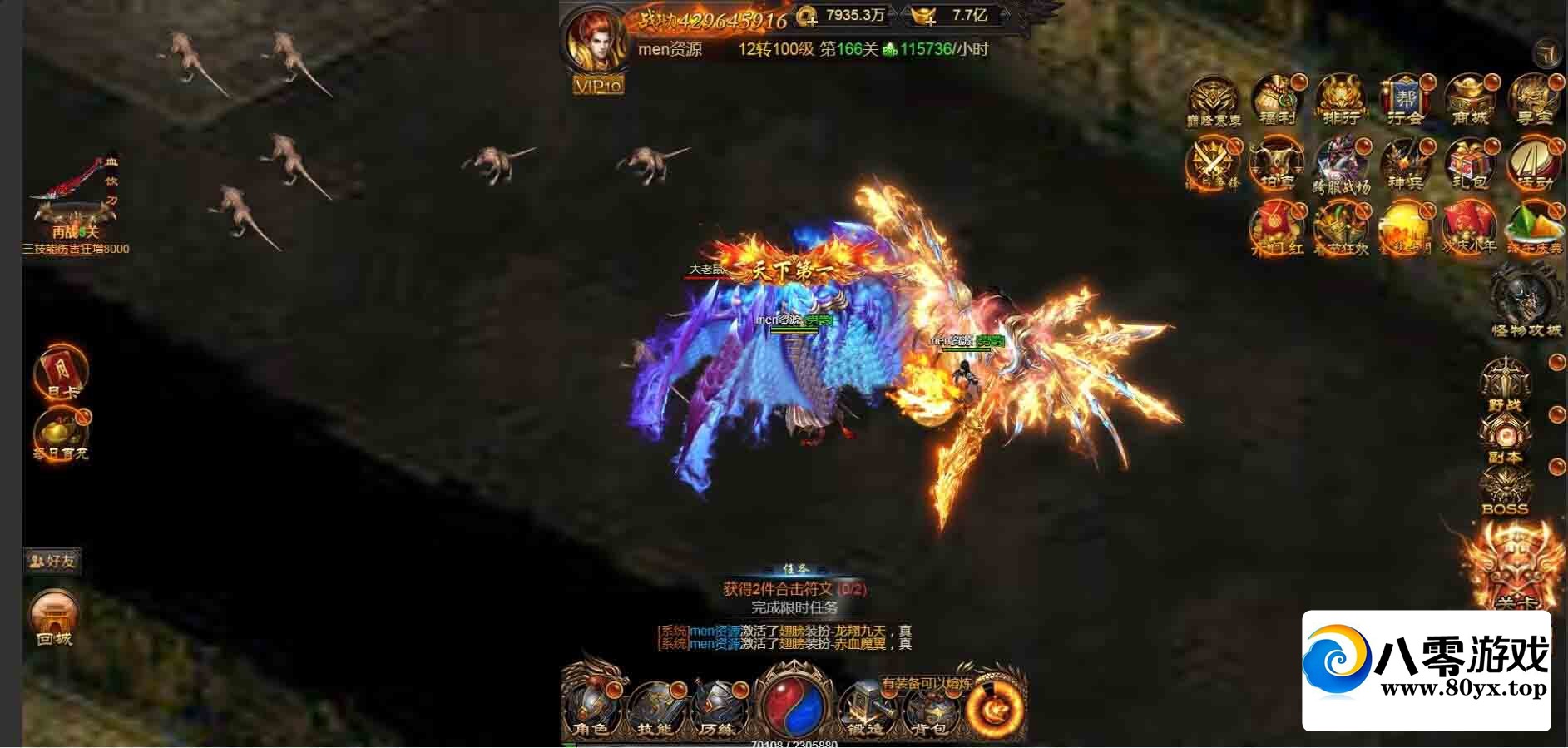
Task: Open the BOSS challenge menu
Action: pos(1505,491)
